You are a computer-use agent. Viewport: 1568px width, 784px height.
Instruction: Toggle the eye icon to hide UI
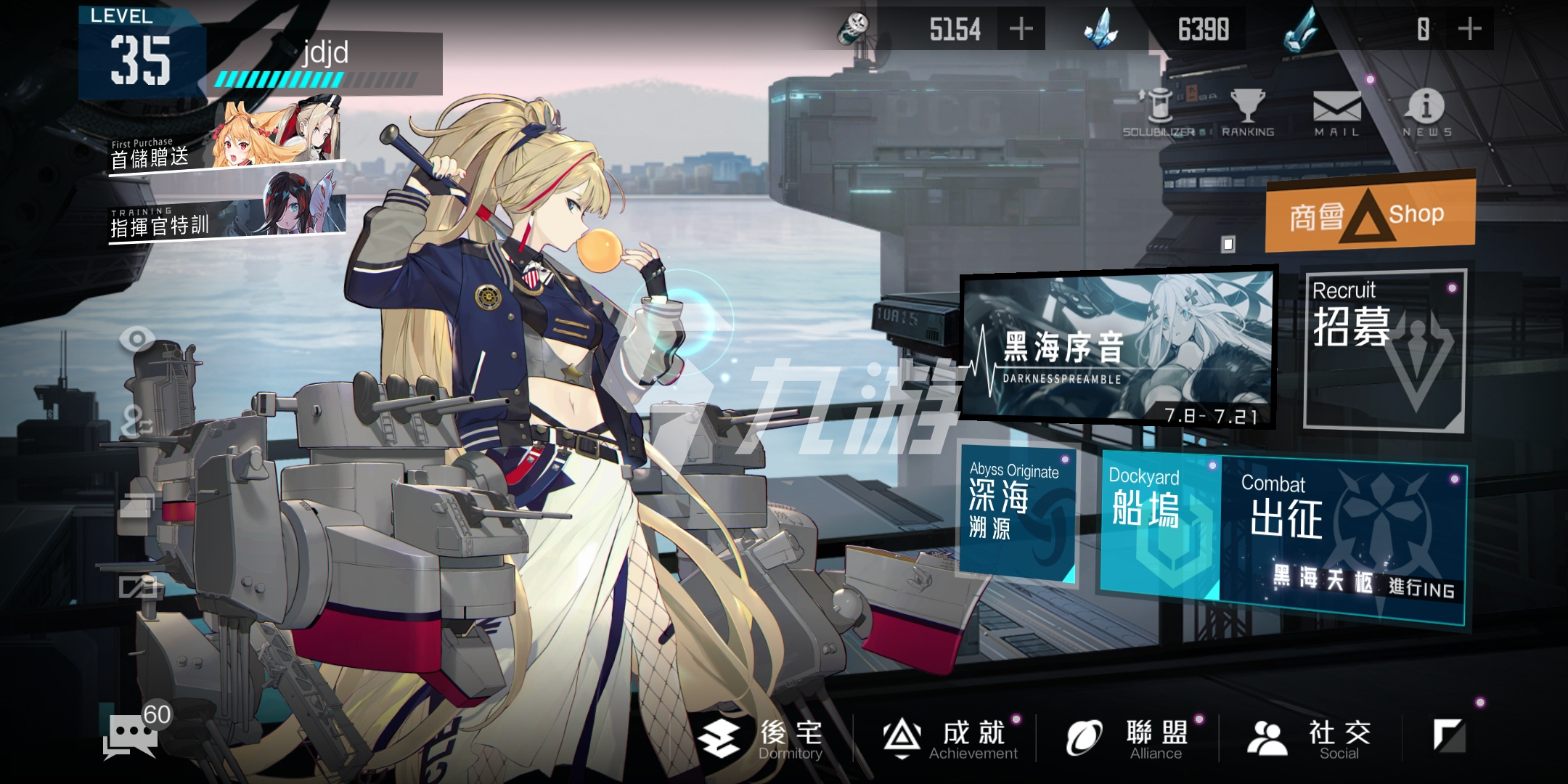(136, 339)
